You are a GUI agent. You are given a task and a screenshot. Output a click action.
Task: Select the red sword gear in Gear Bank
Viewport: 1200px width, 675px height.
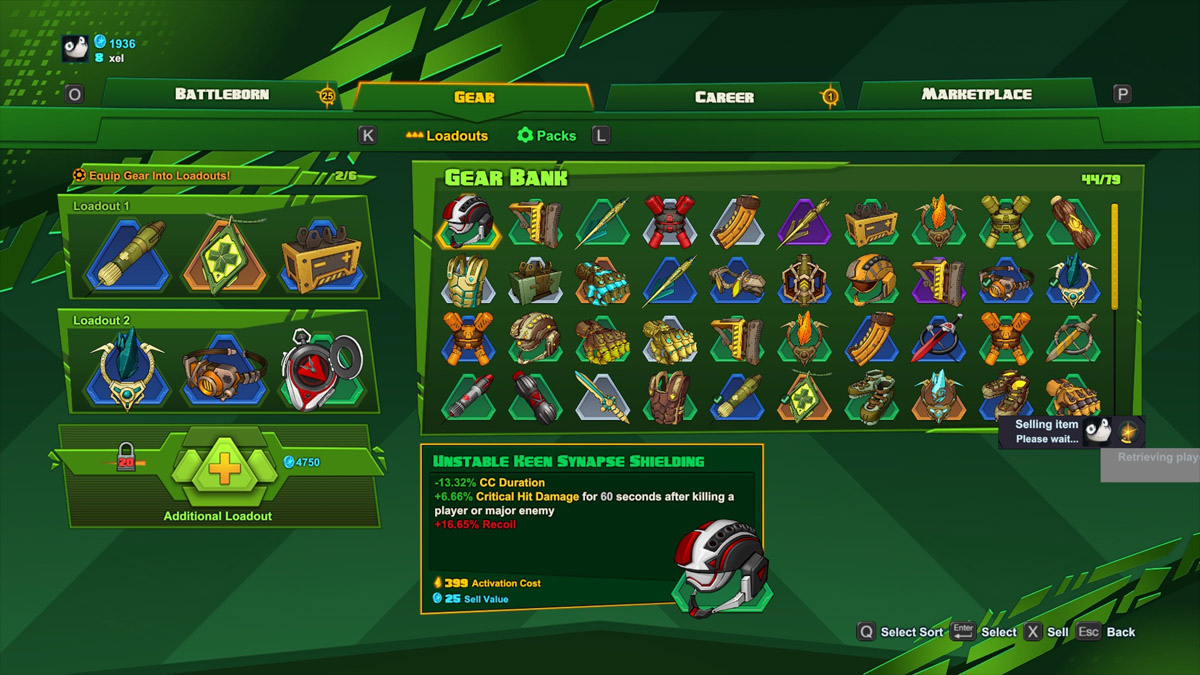click(937, 340)
